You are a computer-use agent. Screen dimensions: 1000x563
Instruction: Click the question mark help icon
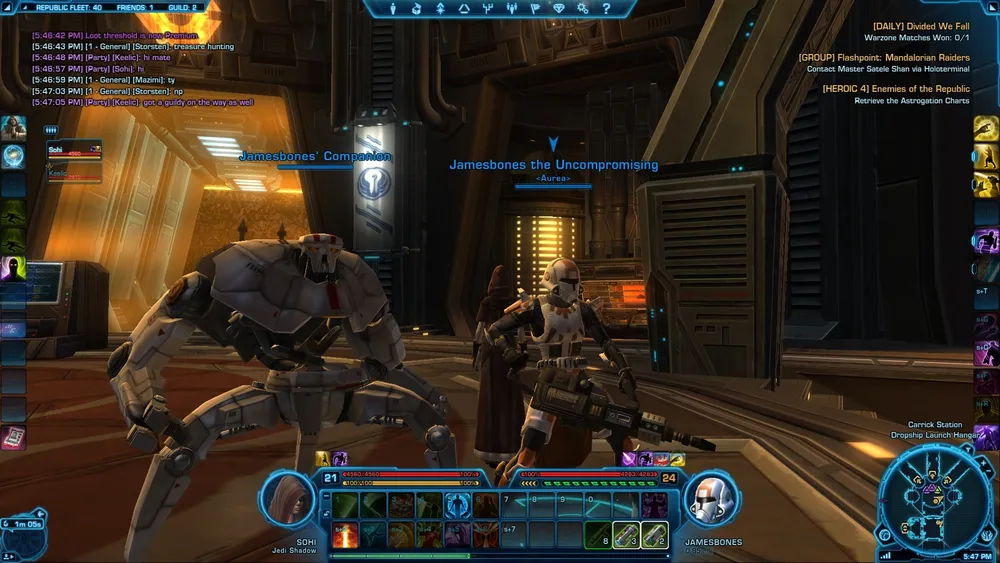click(607, 9)
